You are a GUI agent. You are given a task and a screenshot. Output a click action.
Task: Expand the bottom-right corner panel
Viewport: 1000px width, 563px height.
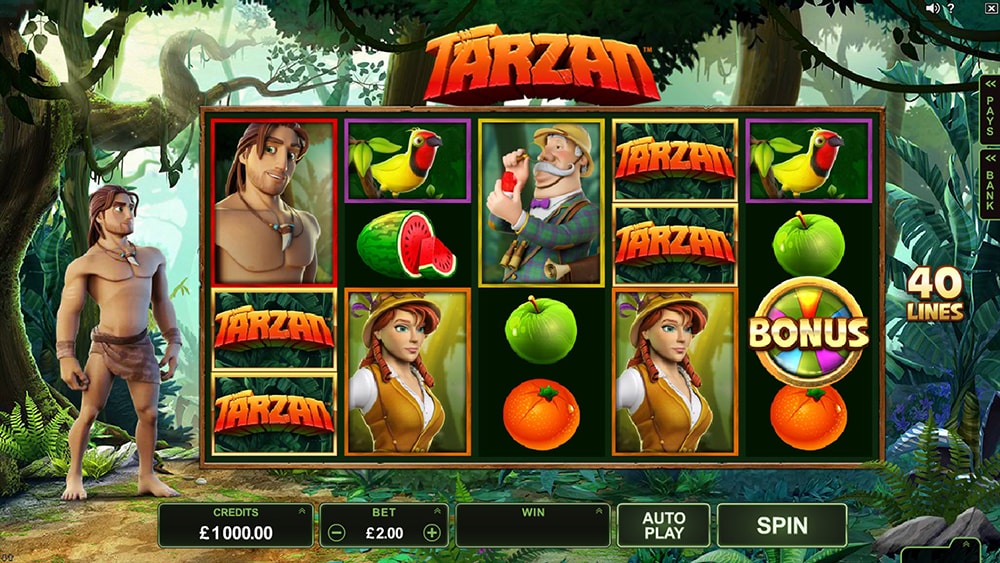(x=967, y=545)
